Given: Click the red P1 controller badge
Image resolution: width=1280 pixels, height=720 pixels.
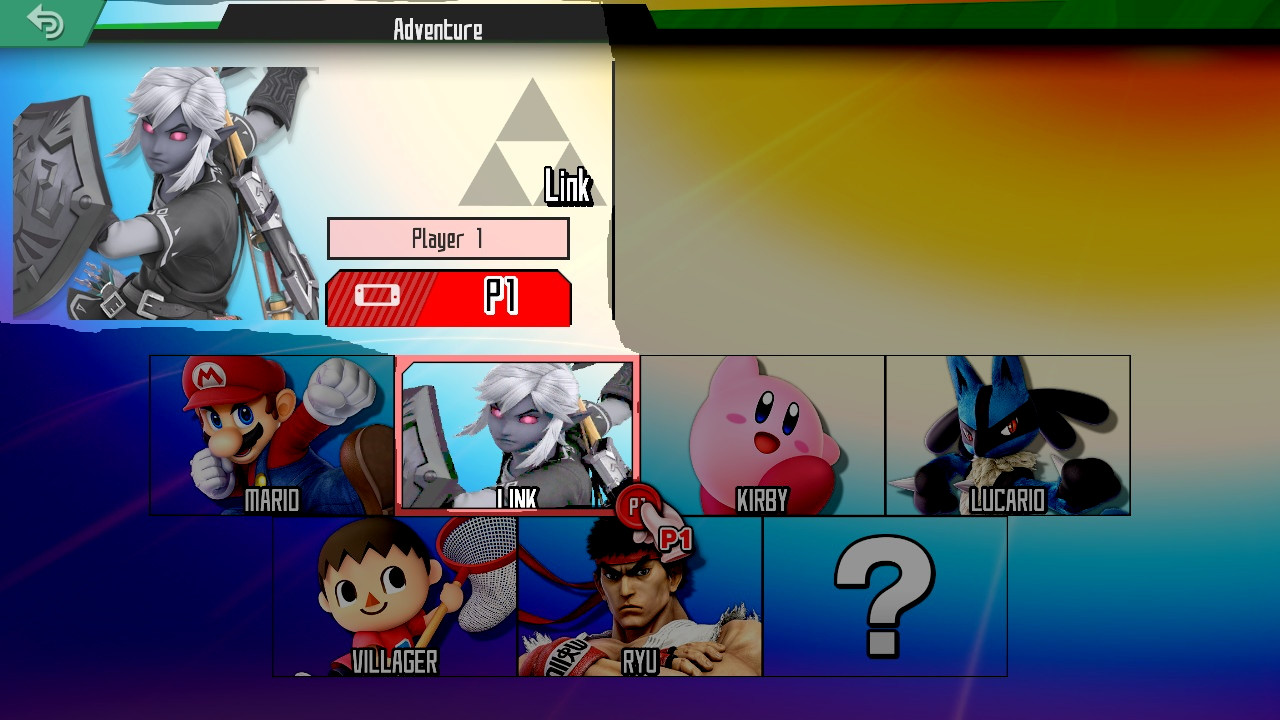Looking at the screenshot, I should (447, 297).
